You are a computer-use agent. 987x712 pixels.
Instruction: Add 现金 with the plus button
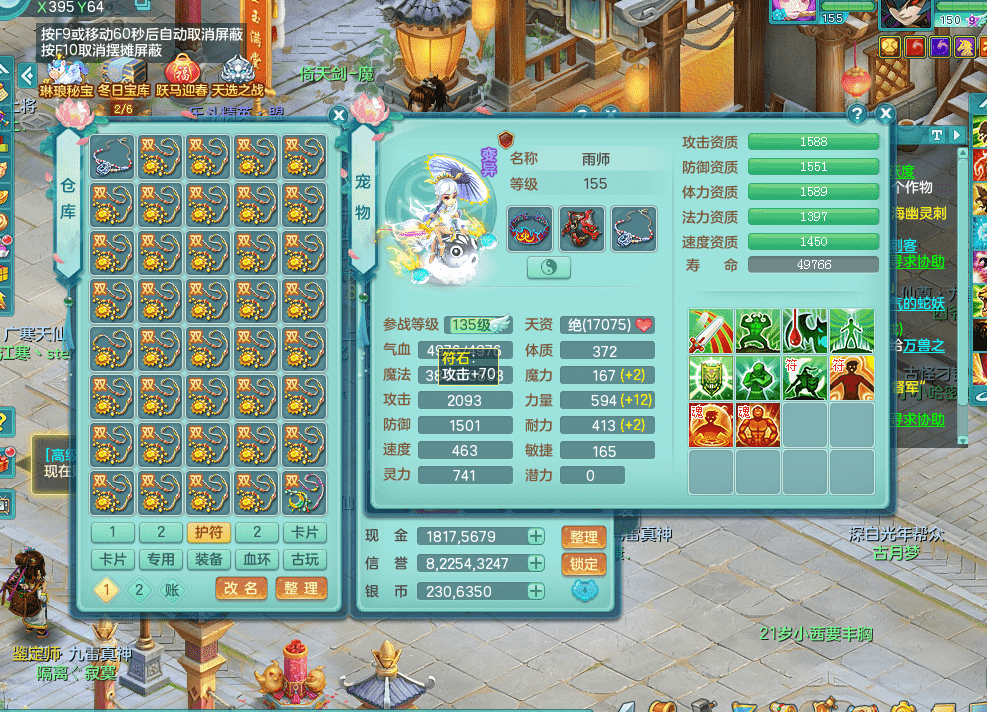click(536, 536)
